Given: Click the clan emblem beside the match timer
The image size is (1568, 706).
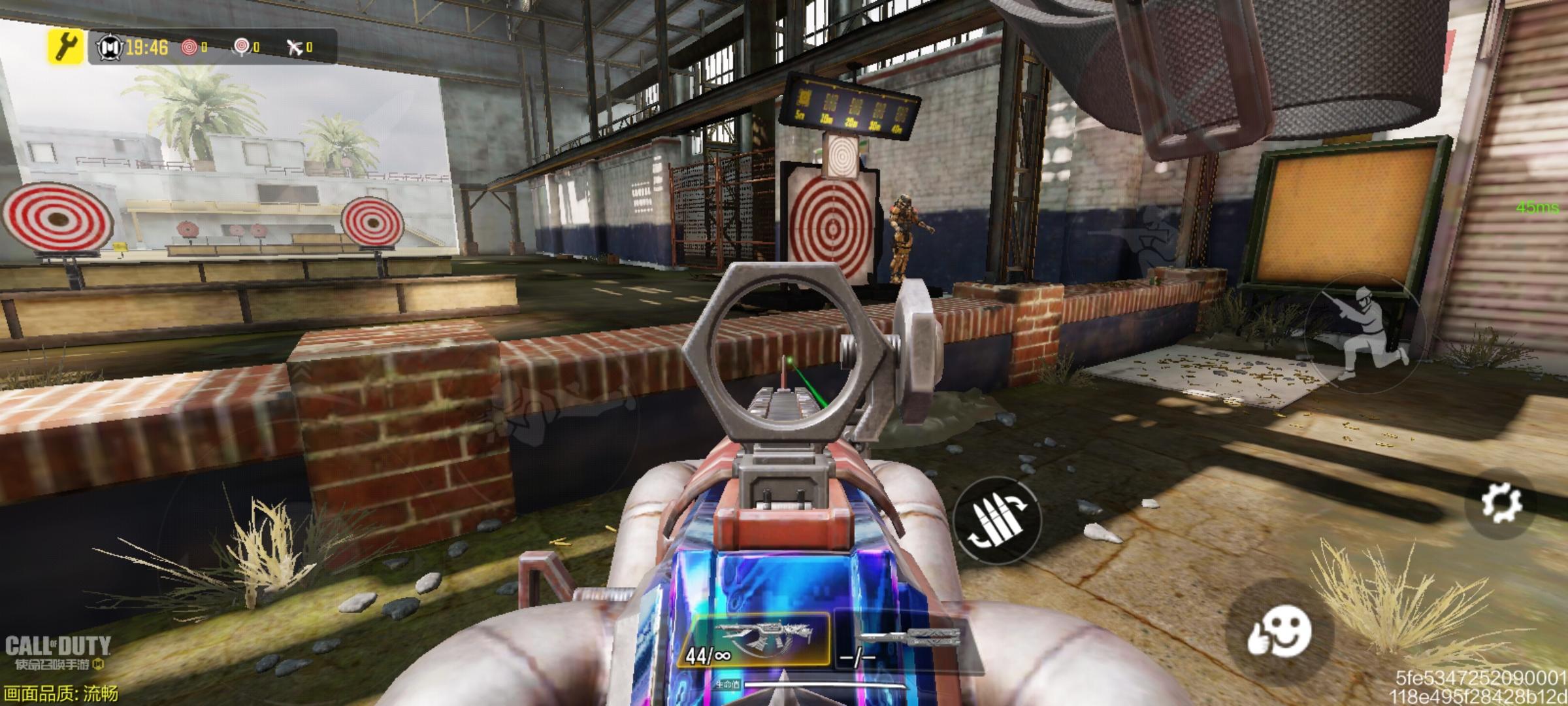Looking at the screenshot, I should pyautogui.click(x=109, y=47).
